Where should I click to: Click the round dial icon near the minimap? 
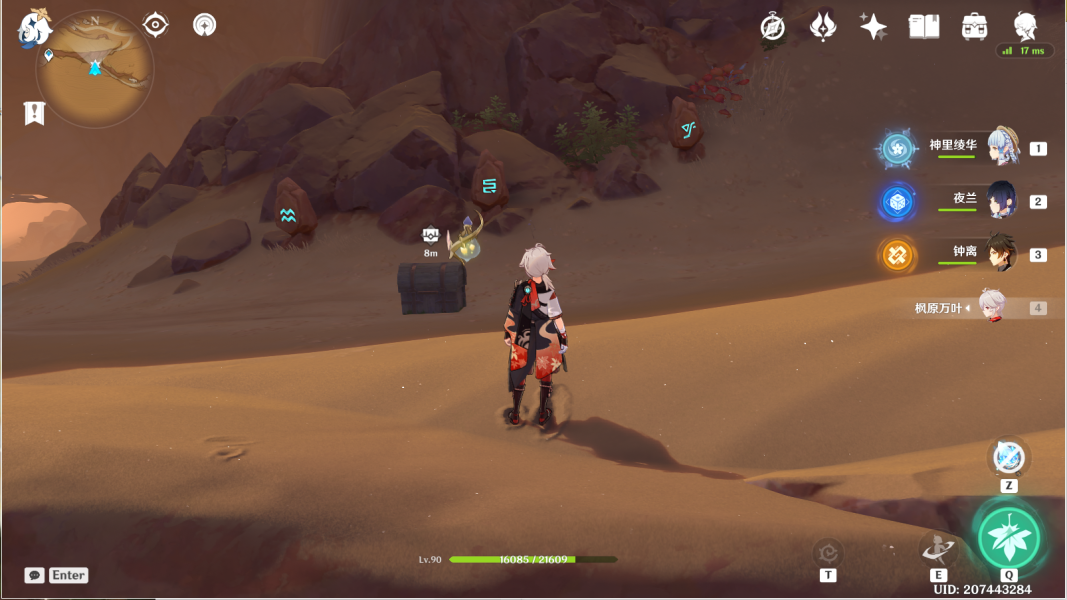tap(204, 25)
